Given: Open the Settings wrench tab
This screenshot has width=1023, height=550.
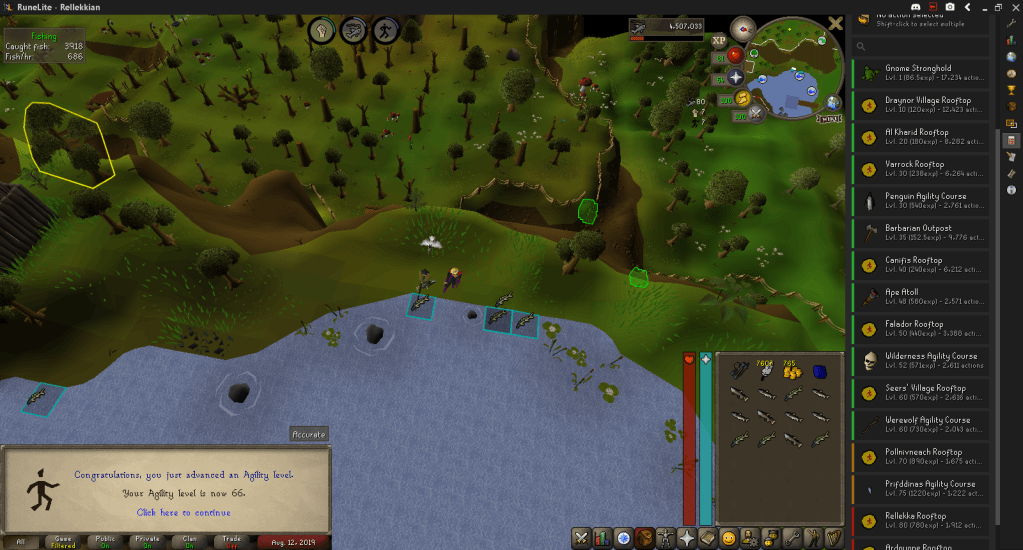Looking at the screenshot, I should click(x=793, y=538).
